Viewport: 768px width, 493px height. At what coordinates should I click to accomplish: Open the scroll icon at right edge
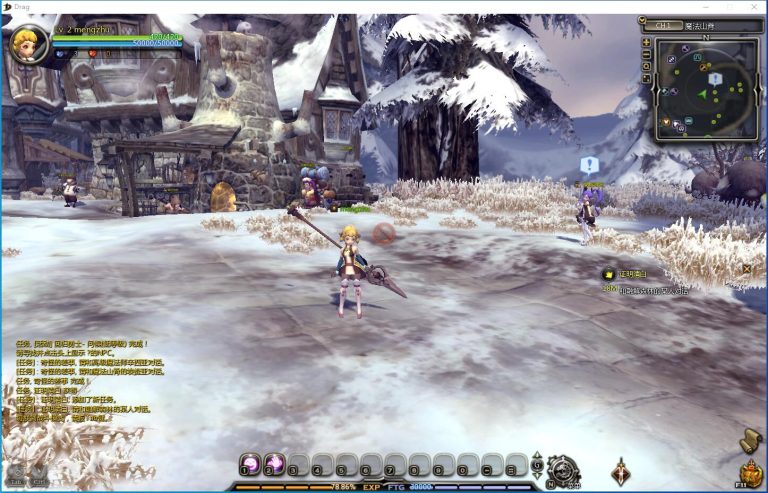(x=751, y=439)
